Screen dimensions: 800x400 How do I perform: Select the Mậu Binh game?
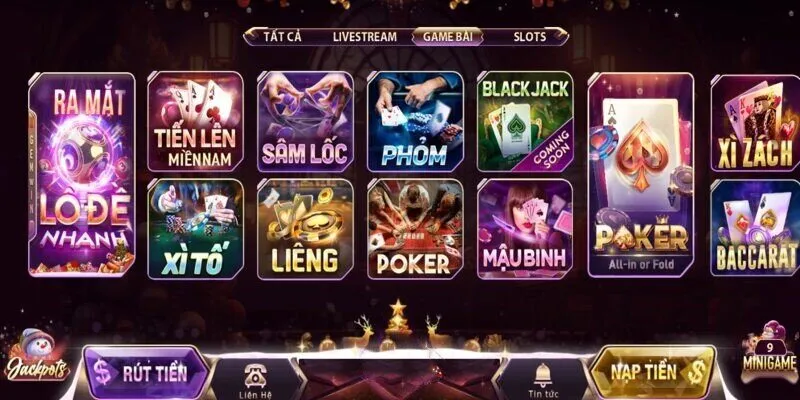pyautogui.click(x=525, y=228)
